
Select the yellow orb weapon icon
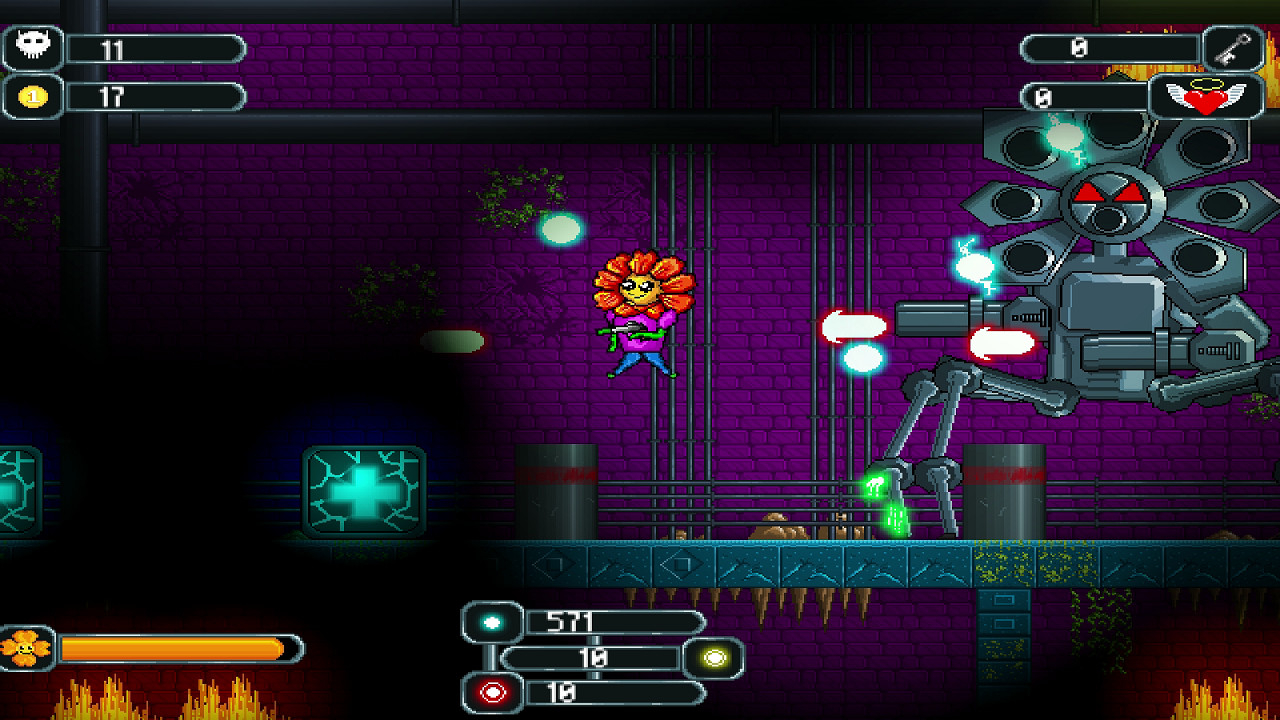pos(713,658)
